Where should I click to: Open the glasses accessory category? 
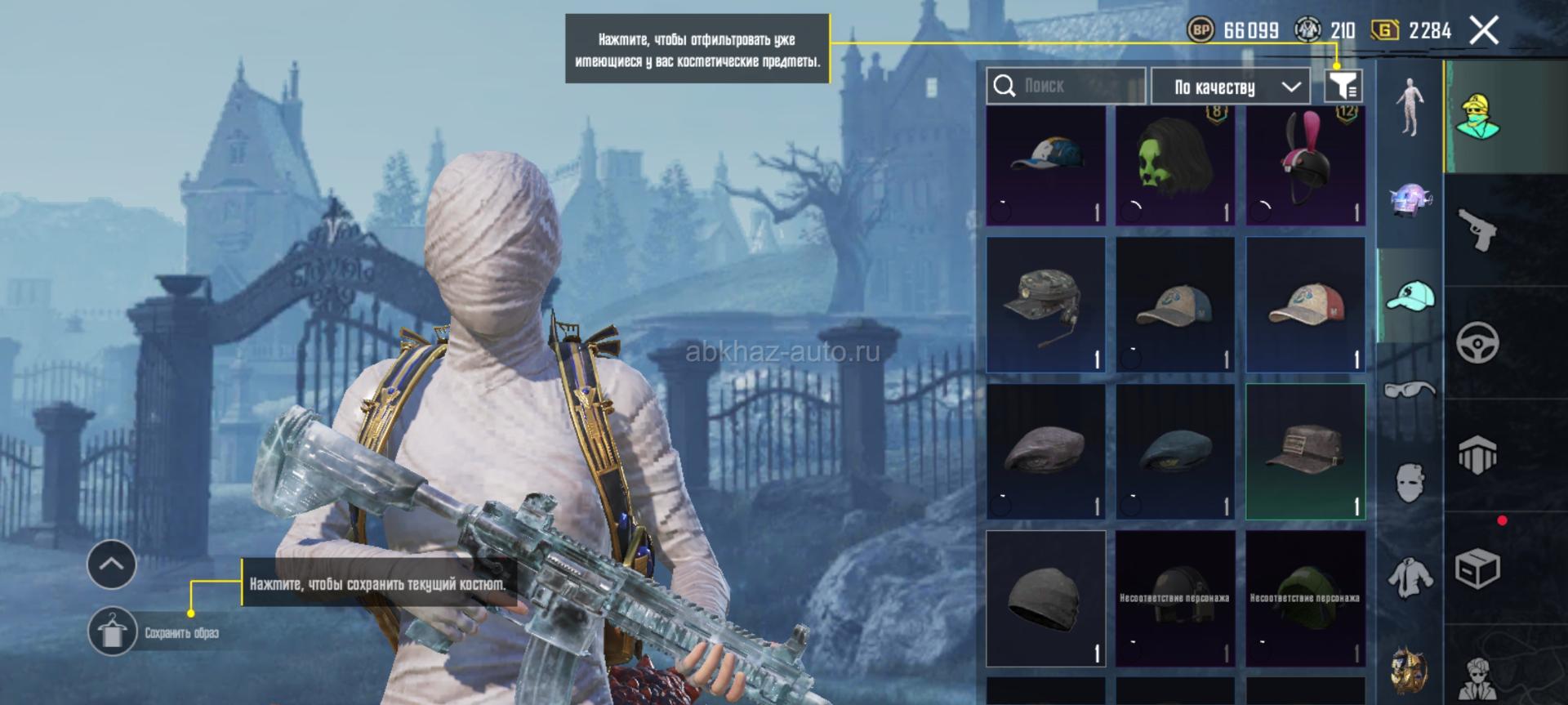click(1409, 390)
